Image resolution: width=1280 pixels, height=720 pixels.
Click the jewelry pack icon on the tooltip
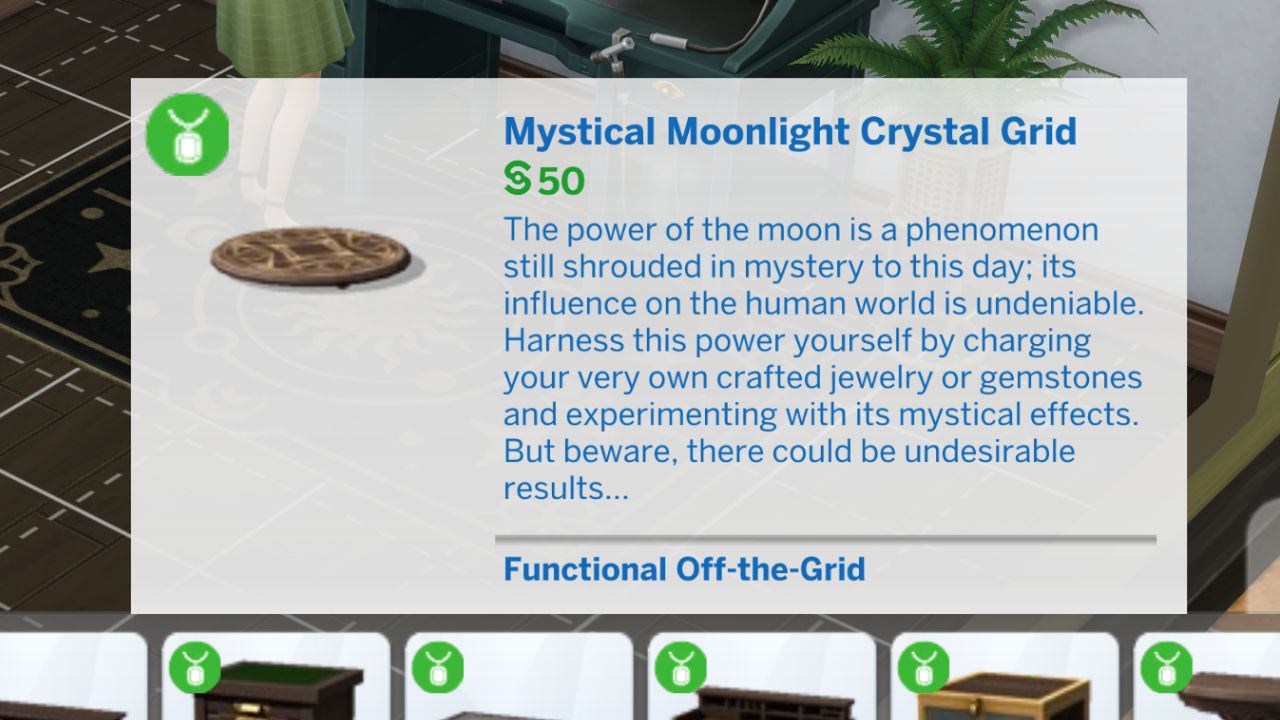pos(186,133)
